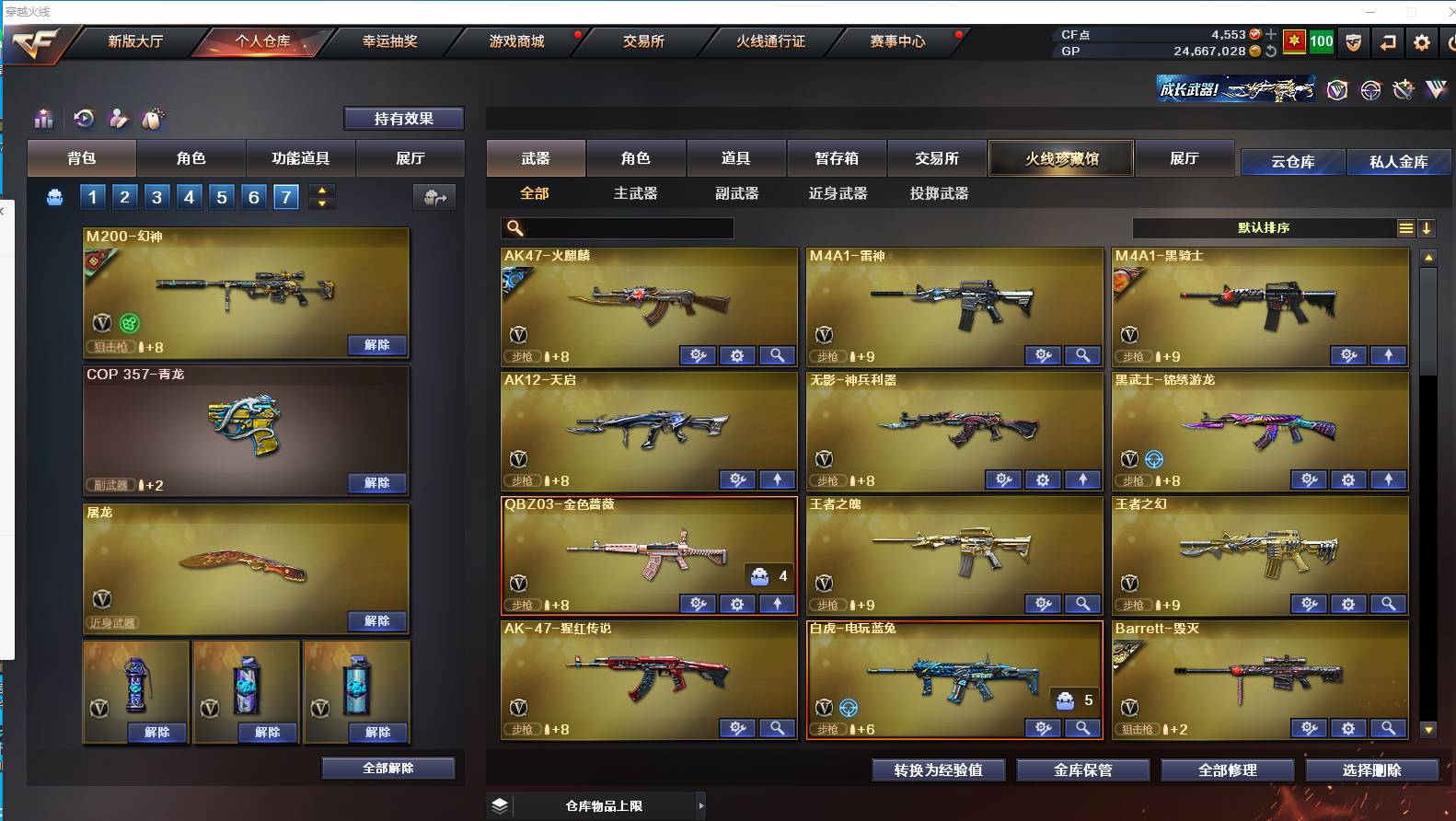
Task: Click the statistics bar-chart icon in the left toolbar
Action: (x=42, y=119)
